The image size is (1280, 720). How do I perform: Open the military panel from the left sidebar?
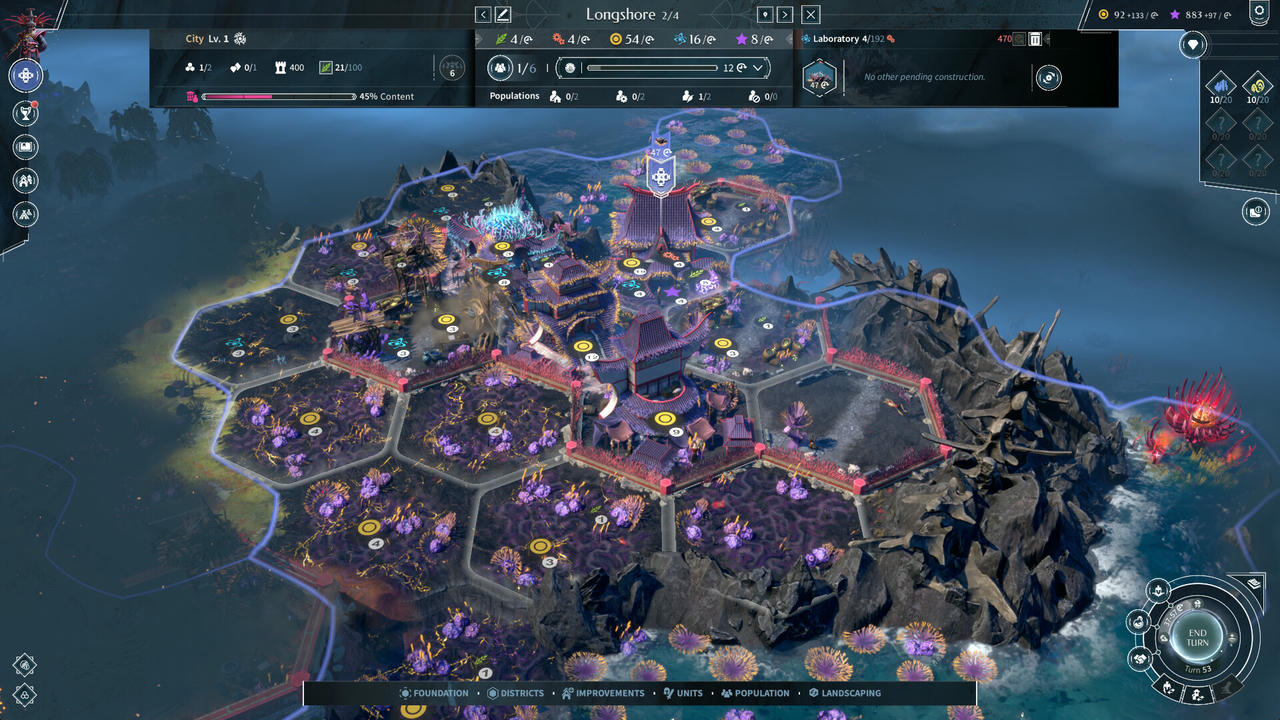(x=25, y=212)
